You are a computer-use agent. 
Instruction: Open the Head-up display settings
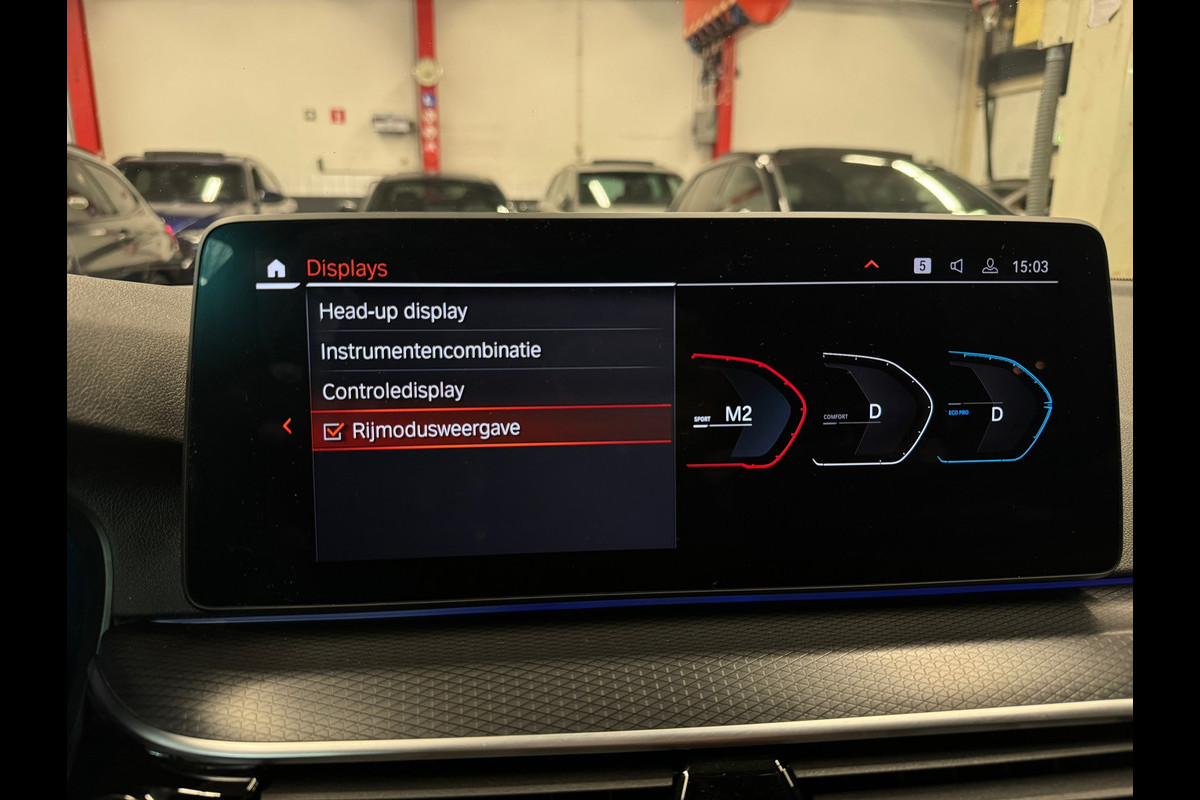click(393, 311)
